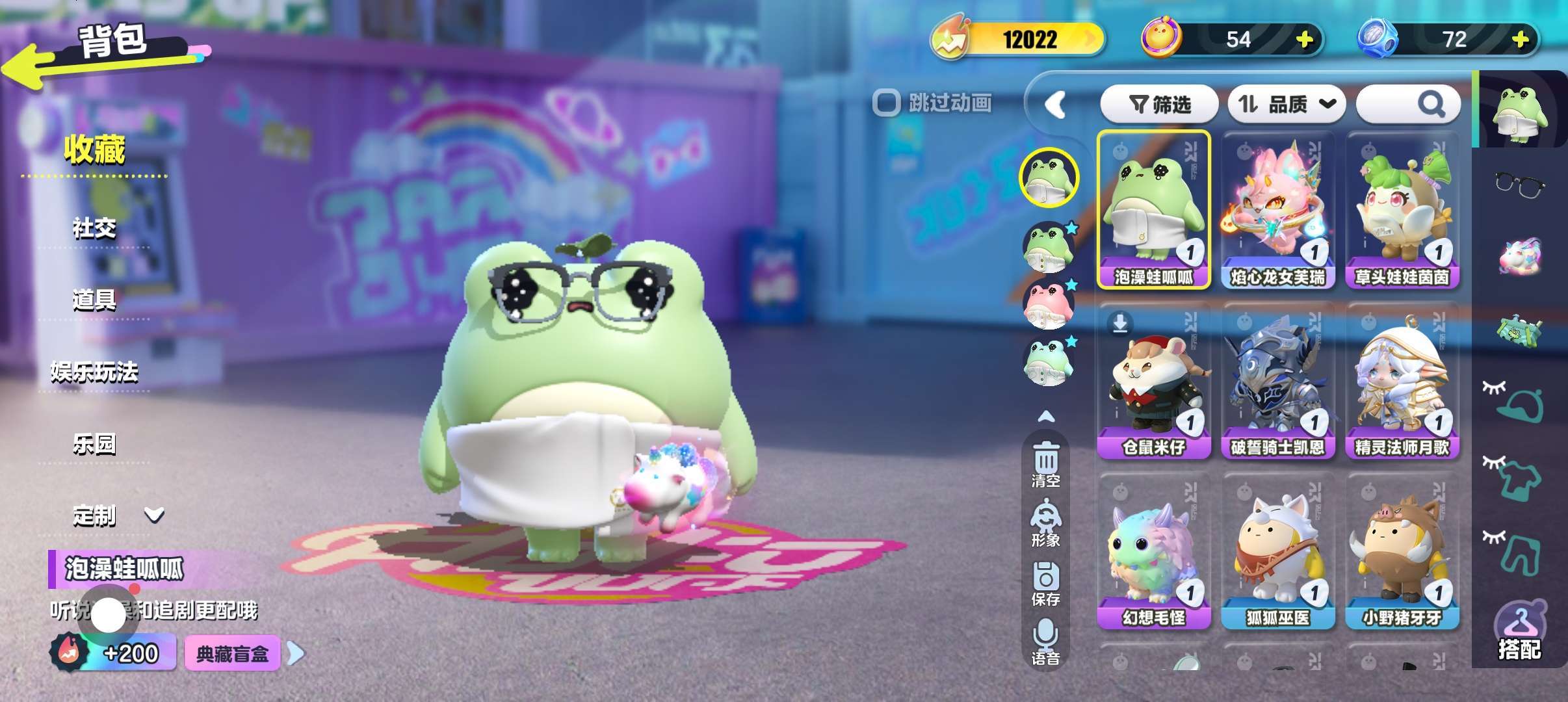Choose the 草头娃娃菌菌 costume card
This screenshot has height=702, width=1568.
(x=1402, y=210)
